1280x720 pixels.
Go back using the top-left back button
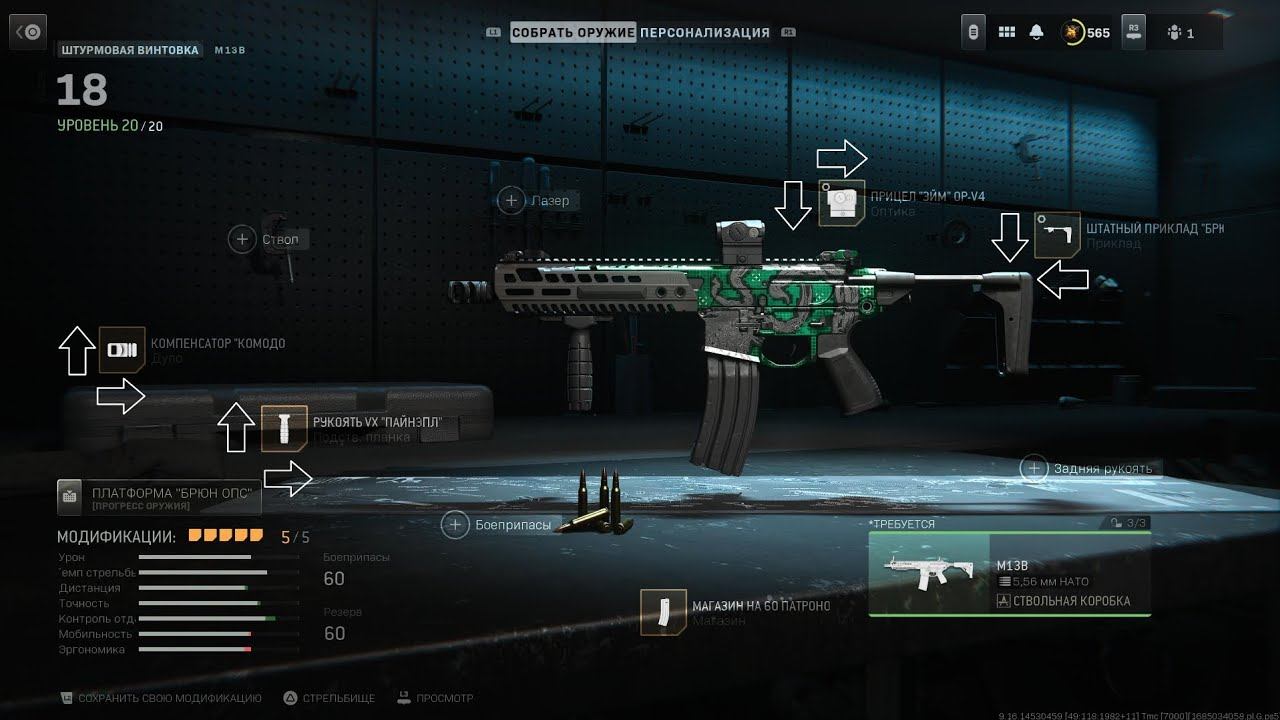[29, 33]
